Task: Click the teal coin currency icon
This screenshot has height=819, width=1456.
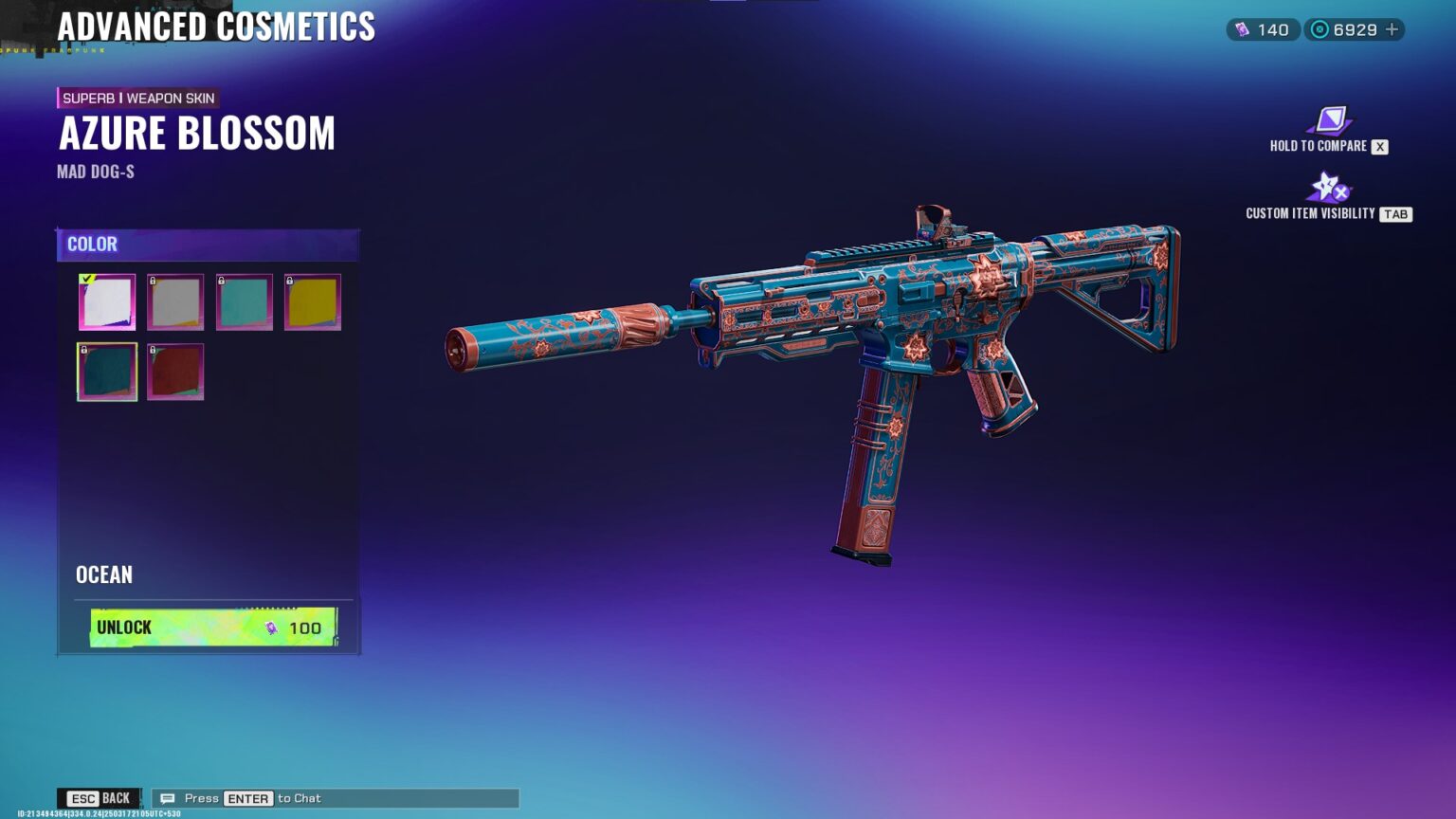Action: point(1319,29)
